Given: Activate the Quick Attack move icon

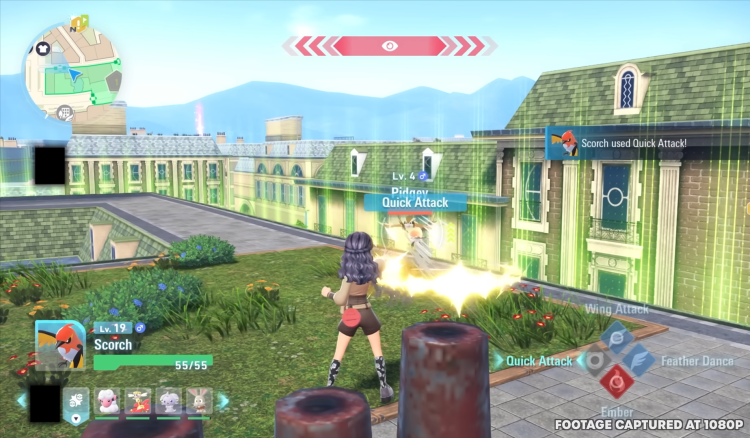Looking at the screenshot, I should 592,360.
